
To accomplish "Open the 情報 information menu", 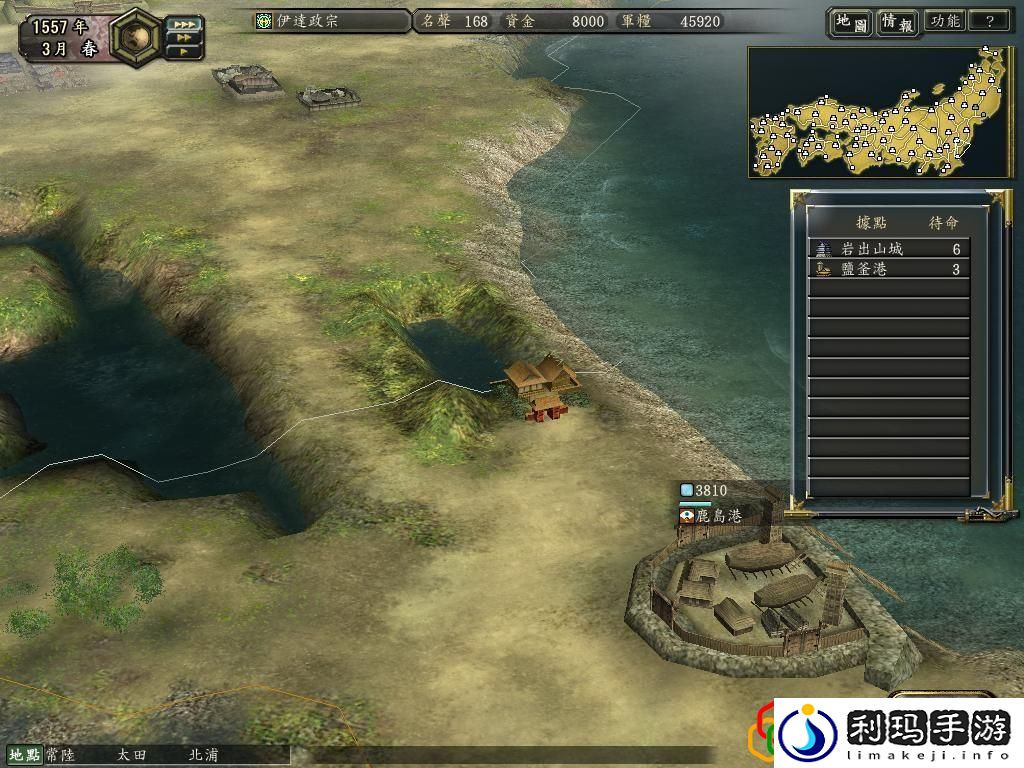I will pos(897,22).
